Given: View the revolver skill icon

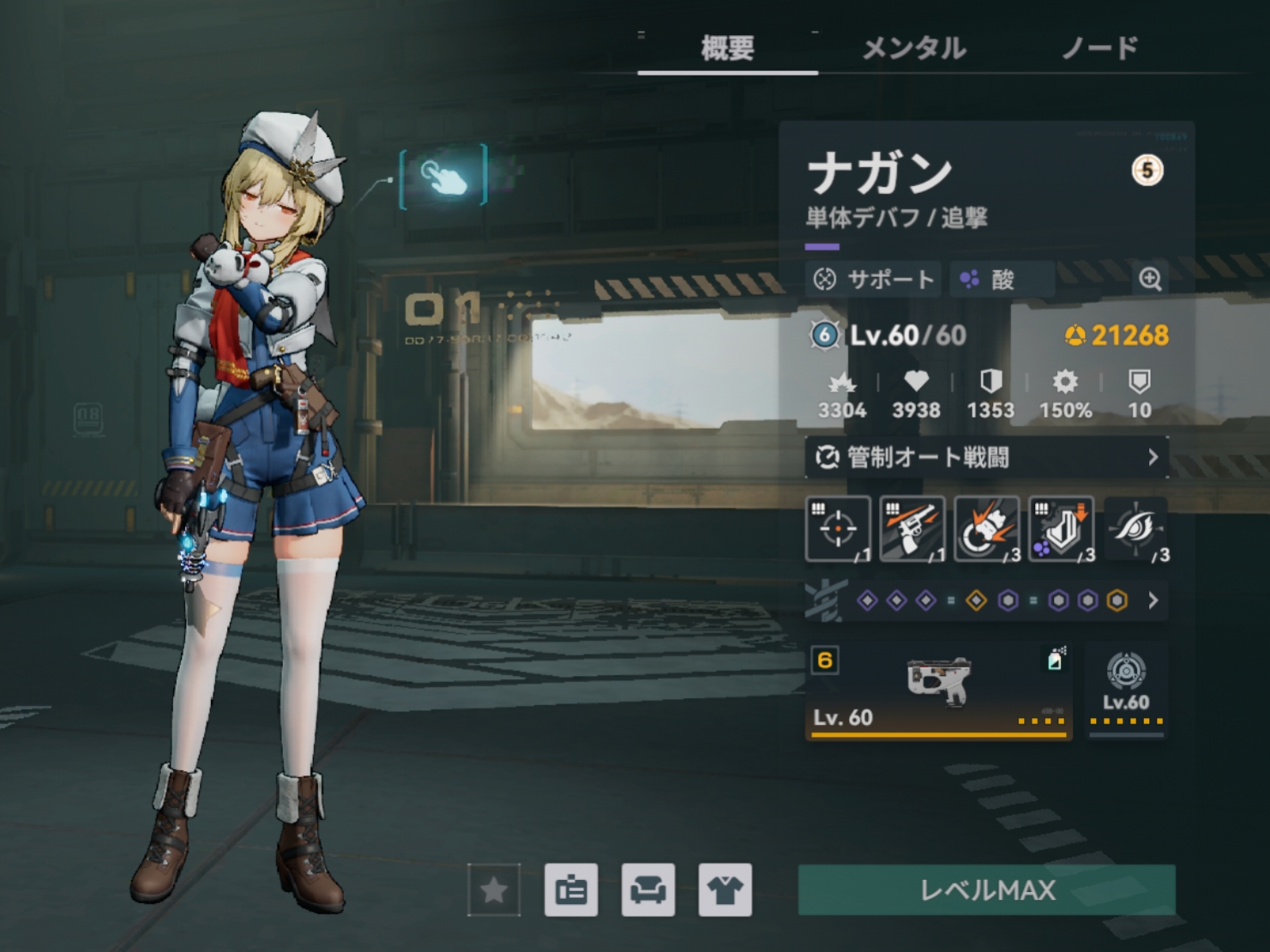Looking at the screenshot, I should (912, 529).
